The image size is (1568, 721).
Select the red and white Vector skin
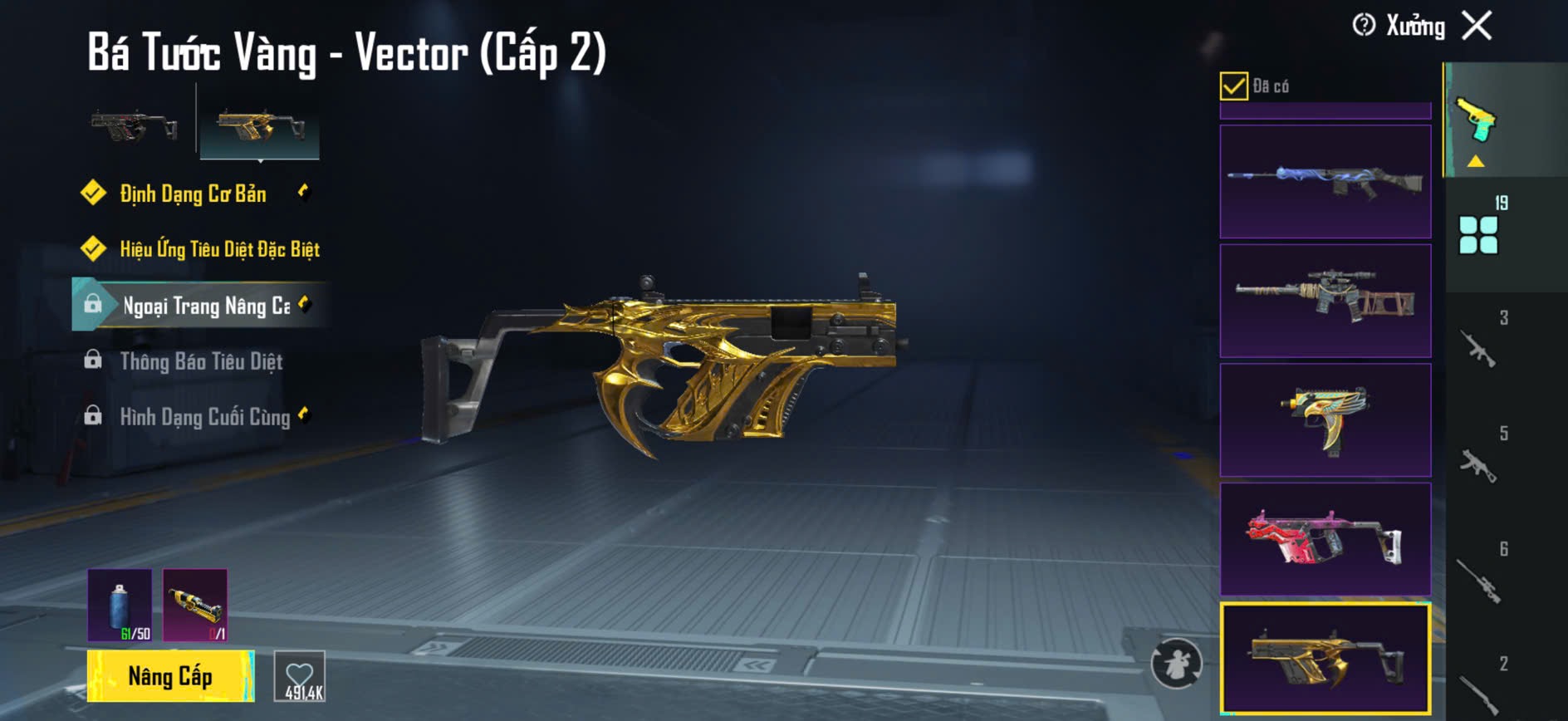1325,539
